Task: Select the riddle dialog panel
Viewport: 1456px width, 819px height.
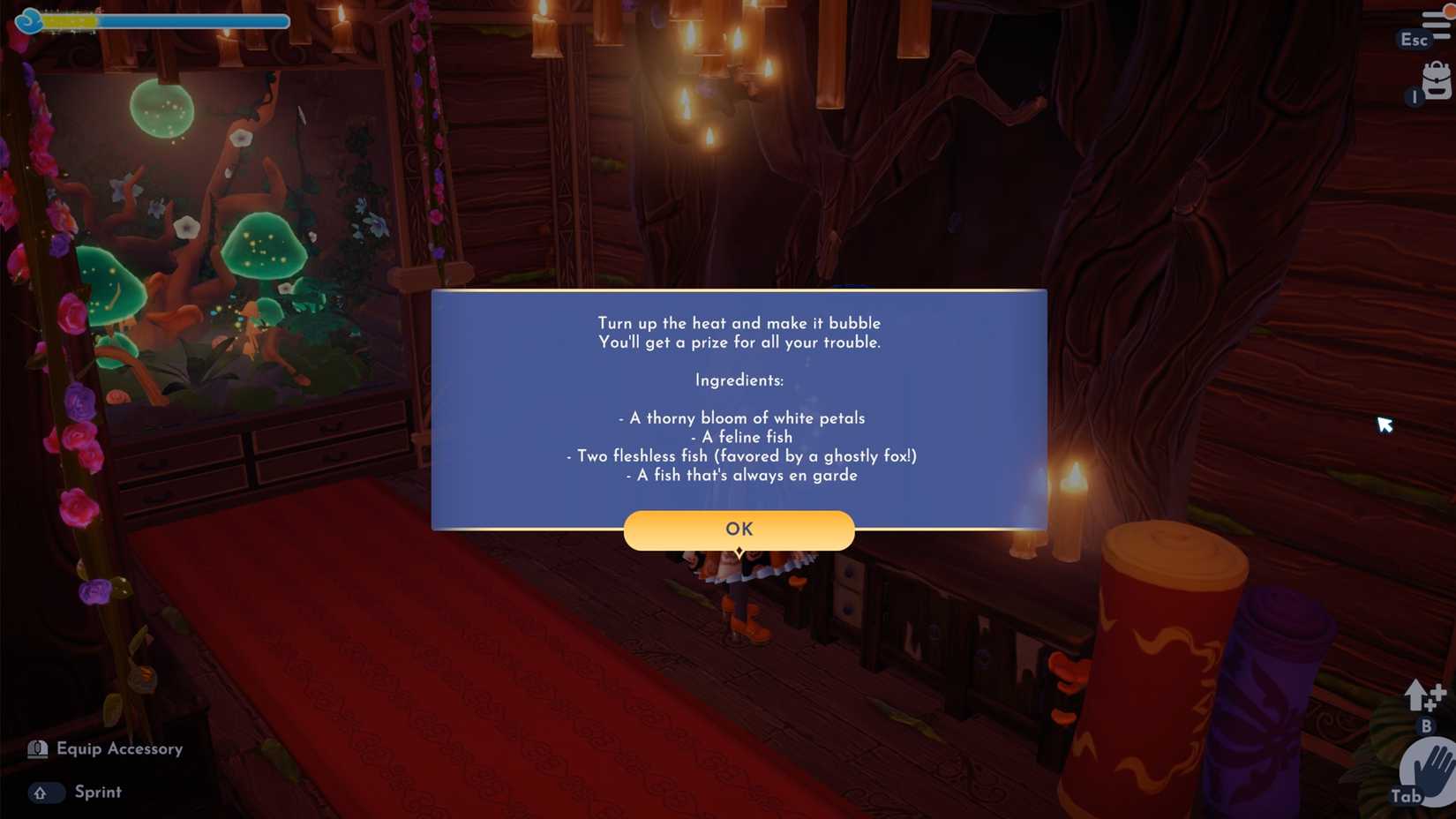Action: [x=739, y=406]
